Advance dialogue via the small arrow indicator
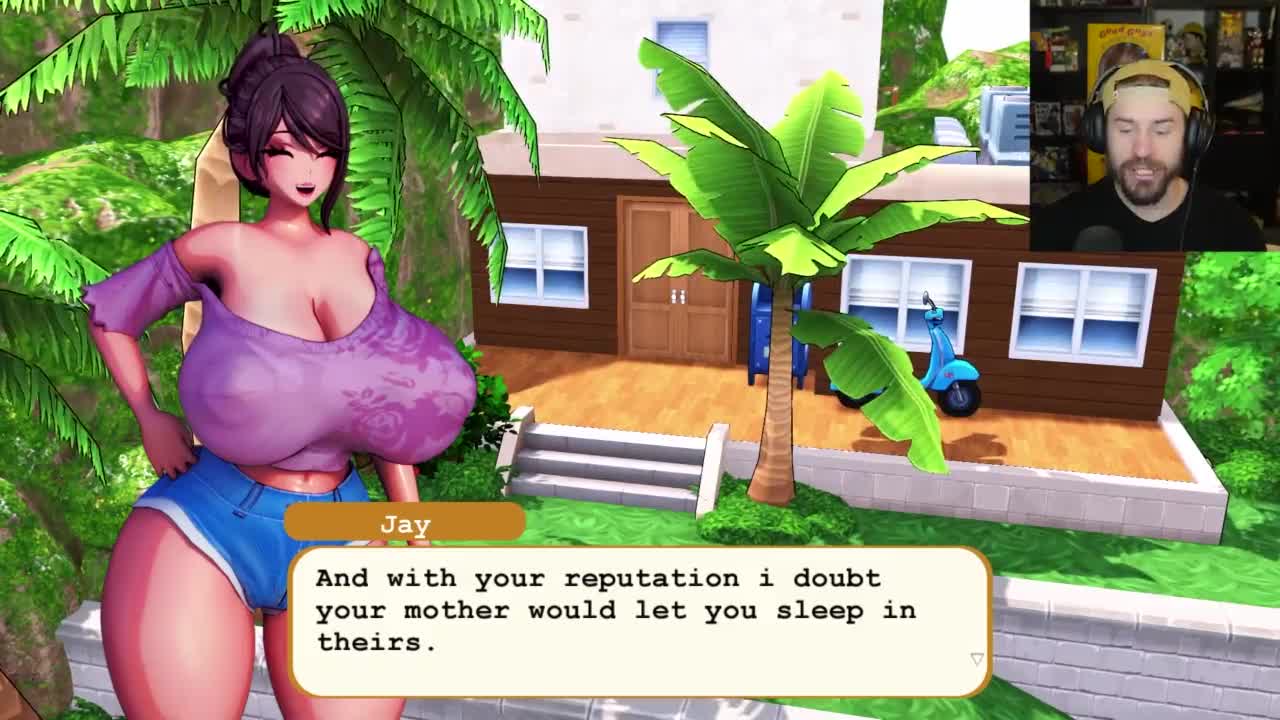 click(977, 659)
